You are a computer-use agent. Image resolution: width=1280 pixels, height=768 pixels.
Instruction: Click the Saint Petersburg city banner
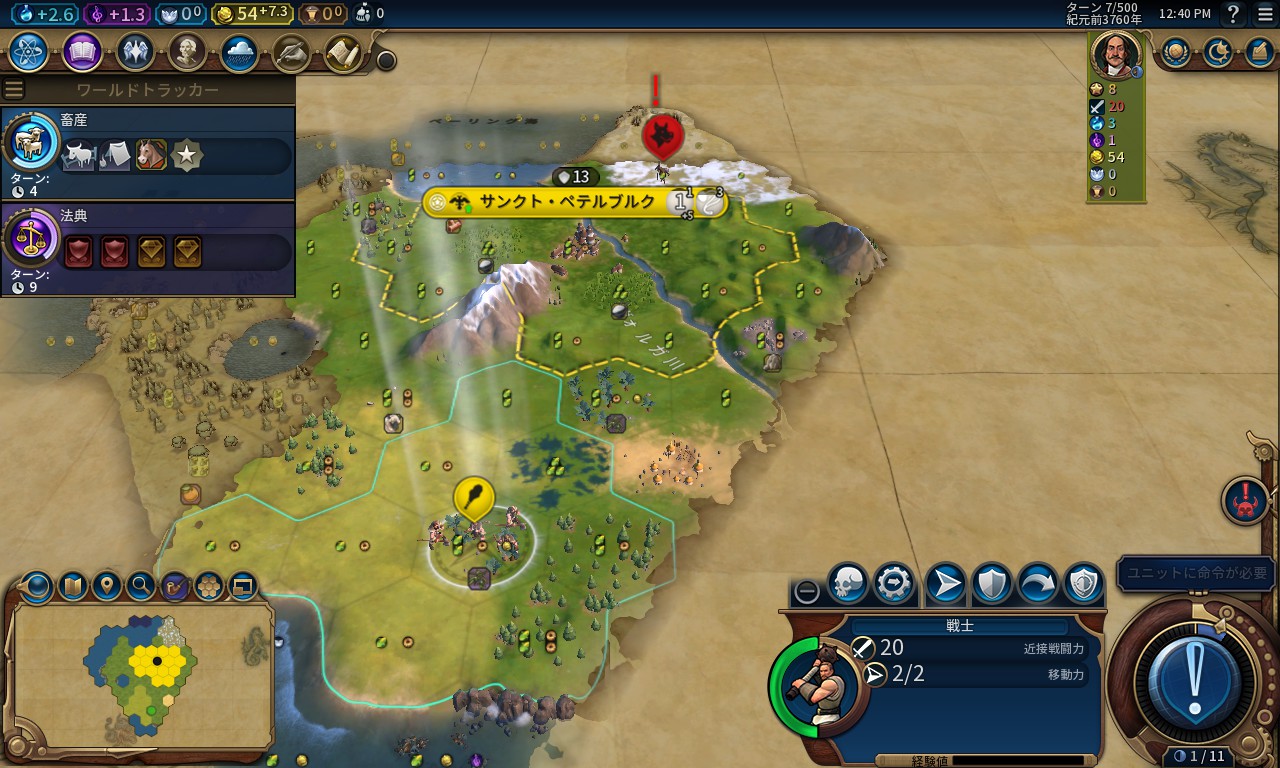coord(566,202)
